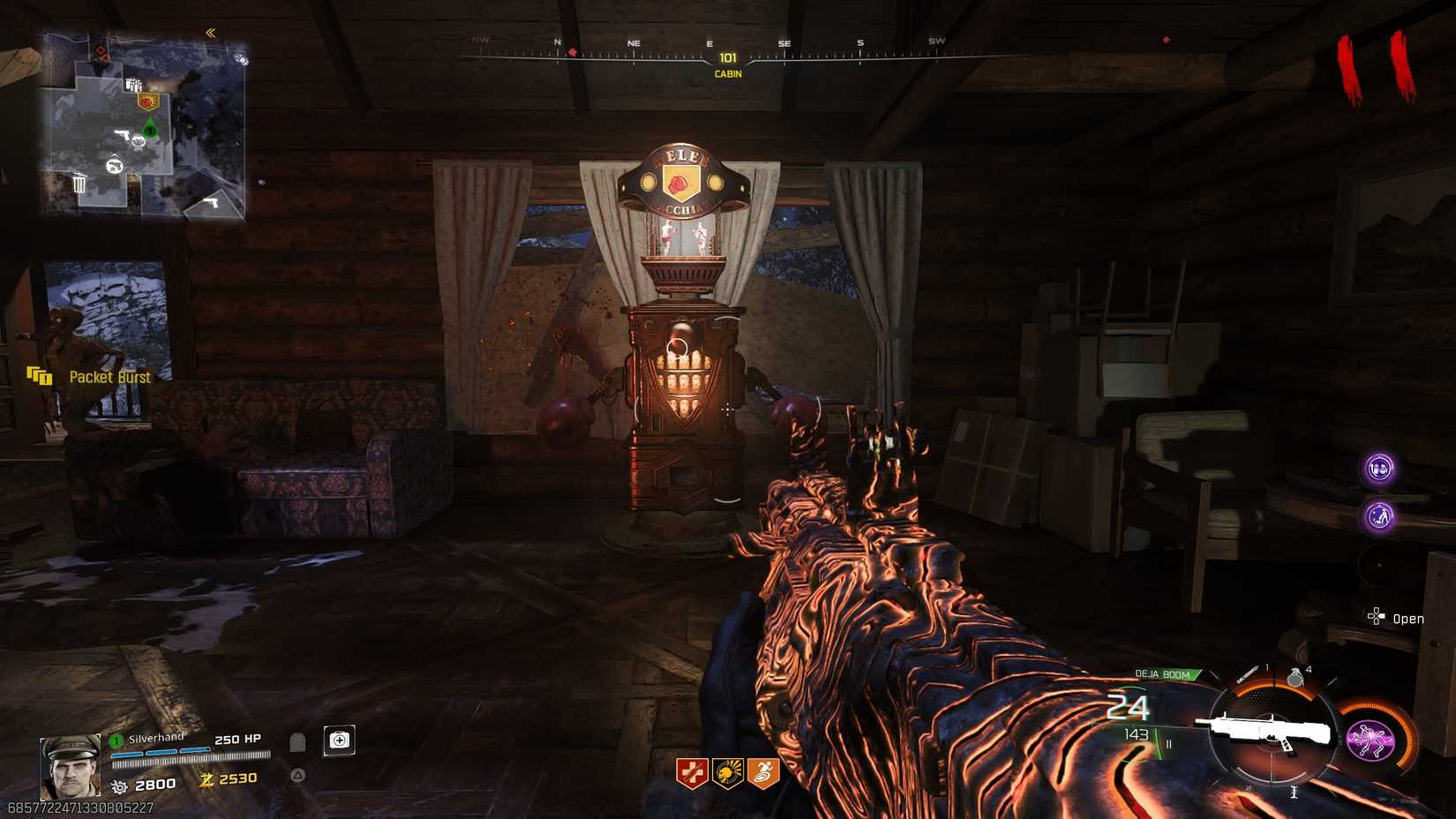The width and height of the screenshot is (1456, 819).
Task: Click the first aid kit icon beside the armor plate
Action: coord(339,740)
